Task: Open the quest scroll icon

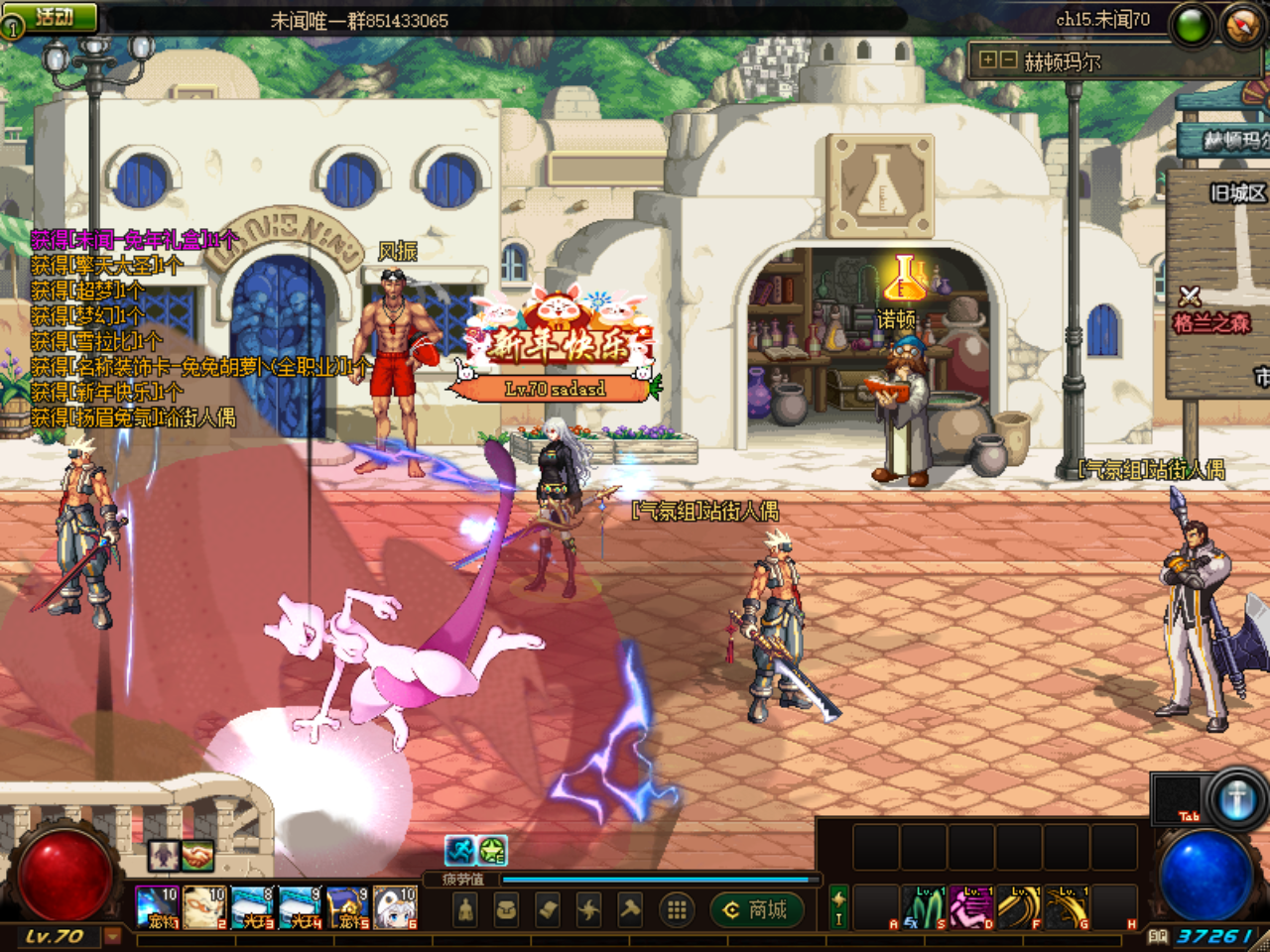Action: 547,908
